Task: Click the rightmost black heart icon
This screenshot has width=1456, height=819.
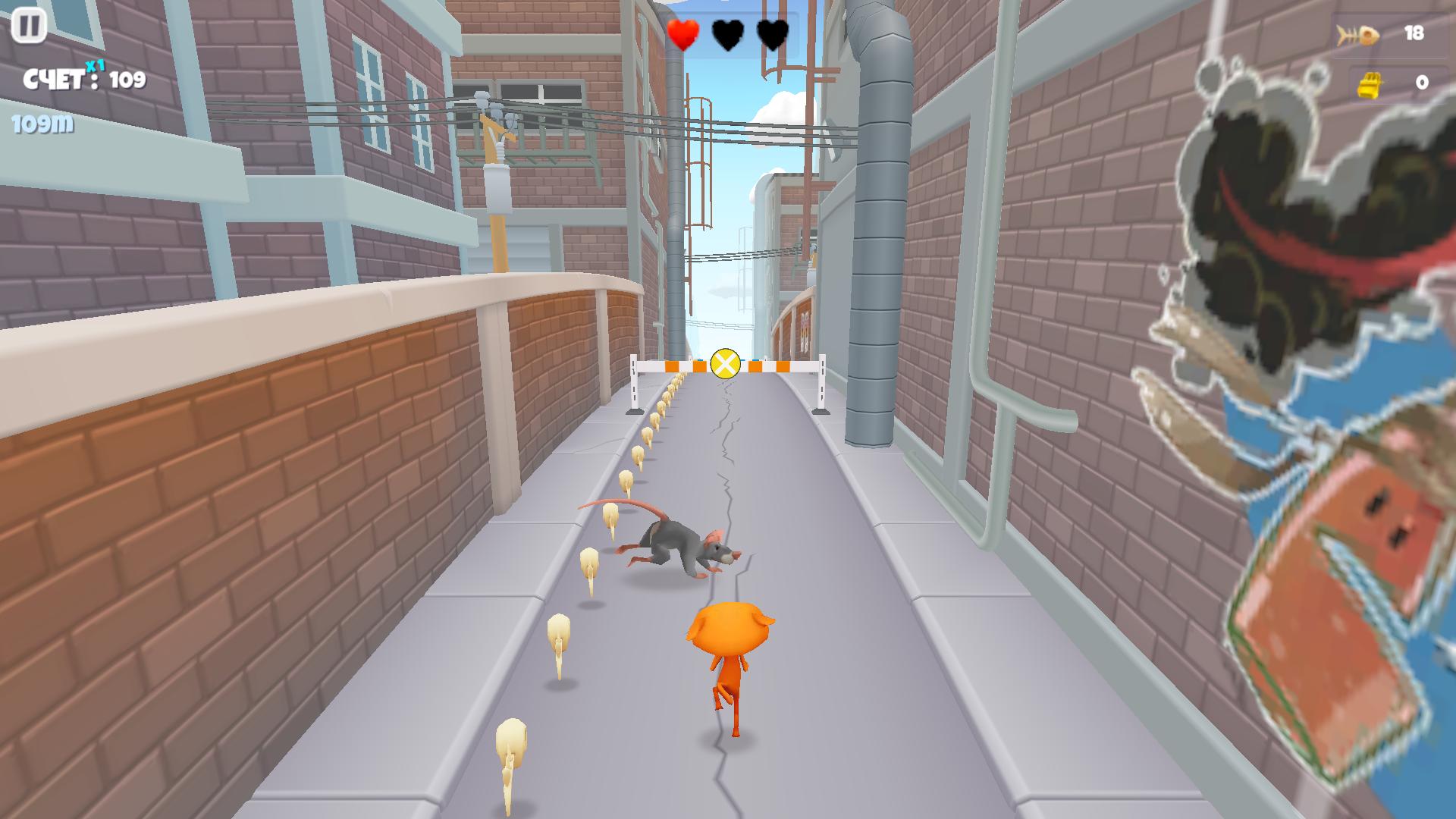Action: (771, 33)
